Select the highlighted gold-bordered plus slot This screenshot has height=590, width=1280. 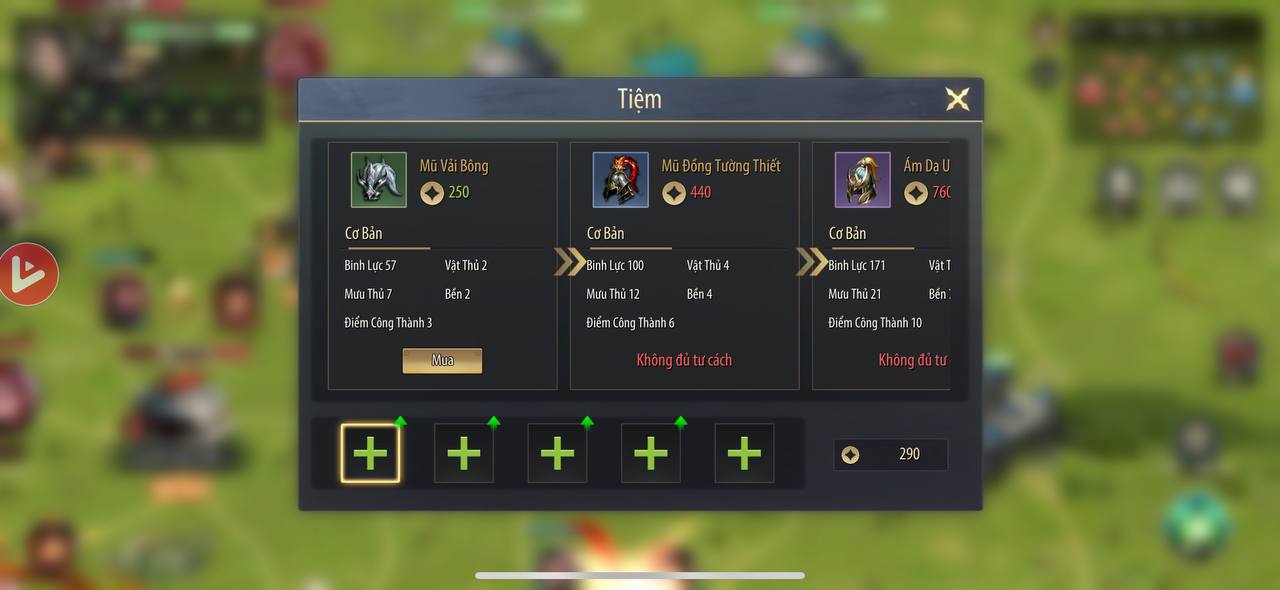(x=370, y=453)
